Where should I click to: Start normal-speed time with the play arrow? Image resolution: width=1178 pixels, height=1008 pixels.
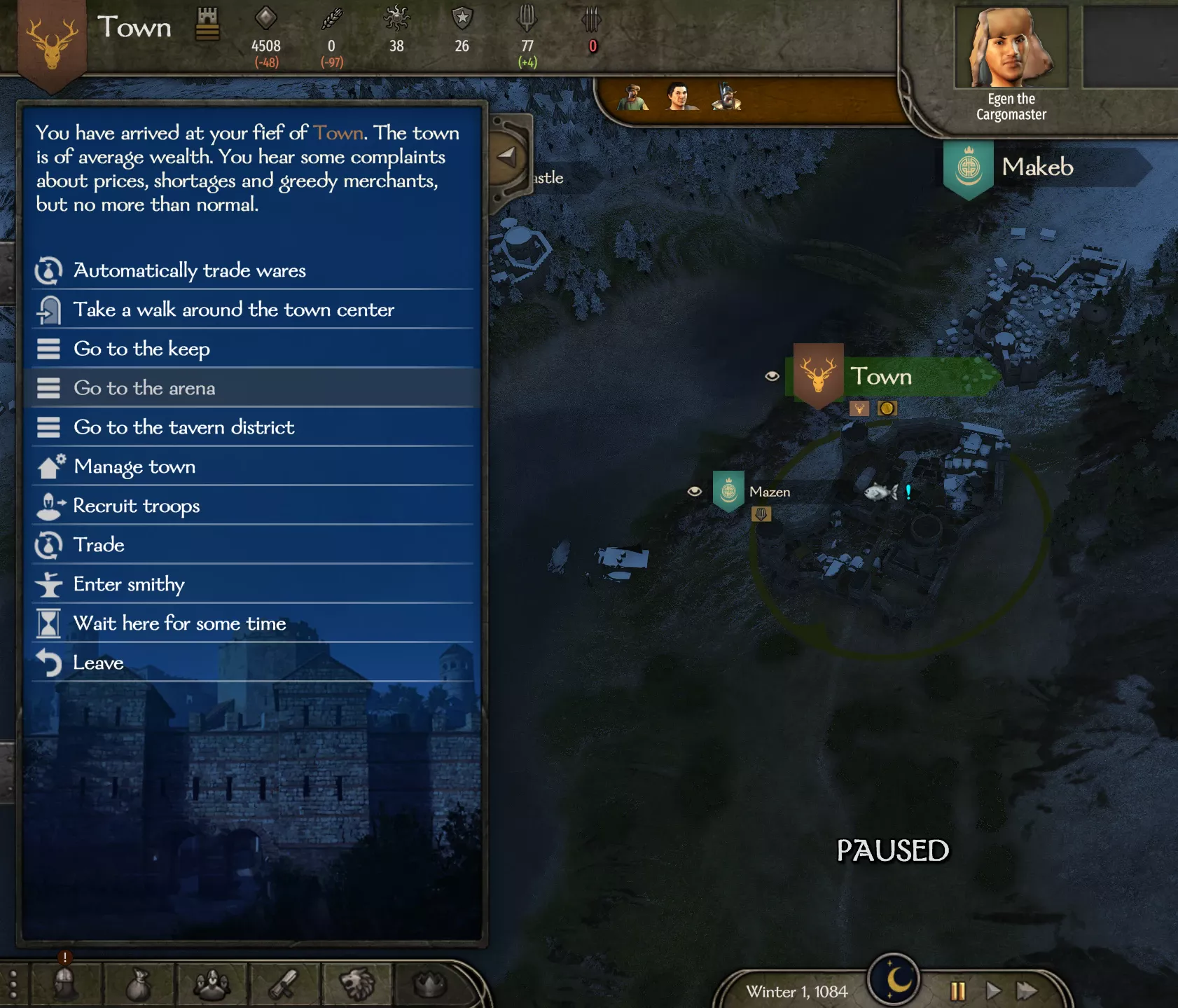coord(992,991)
